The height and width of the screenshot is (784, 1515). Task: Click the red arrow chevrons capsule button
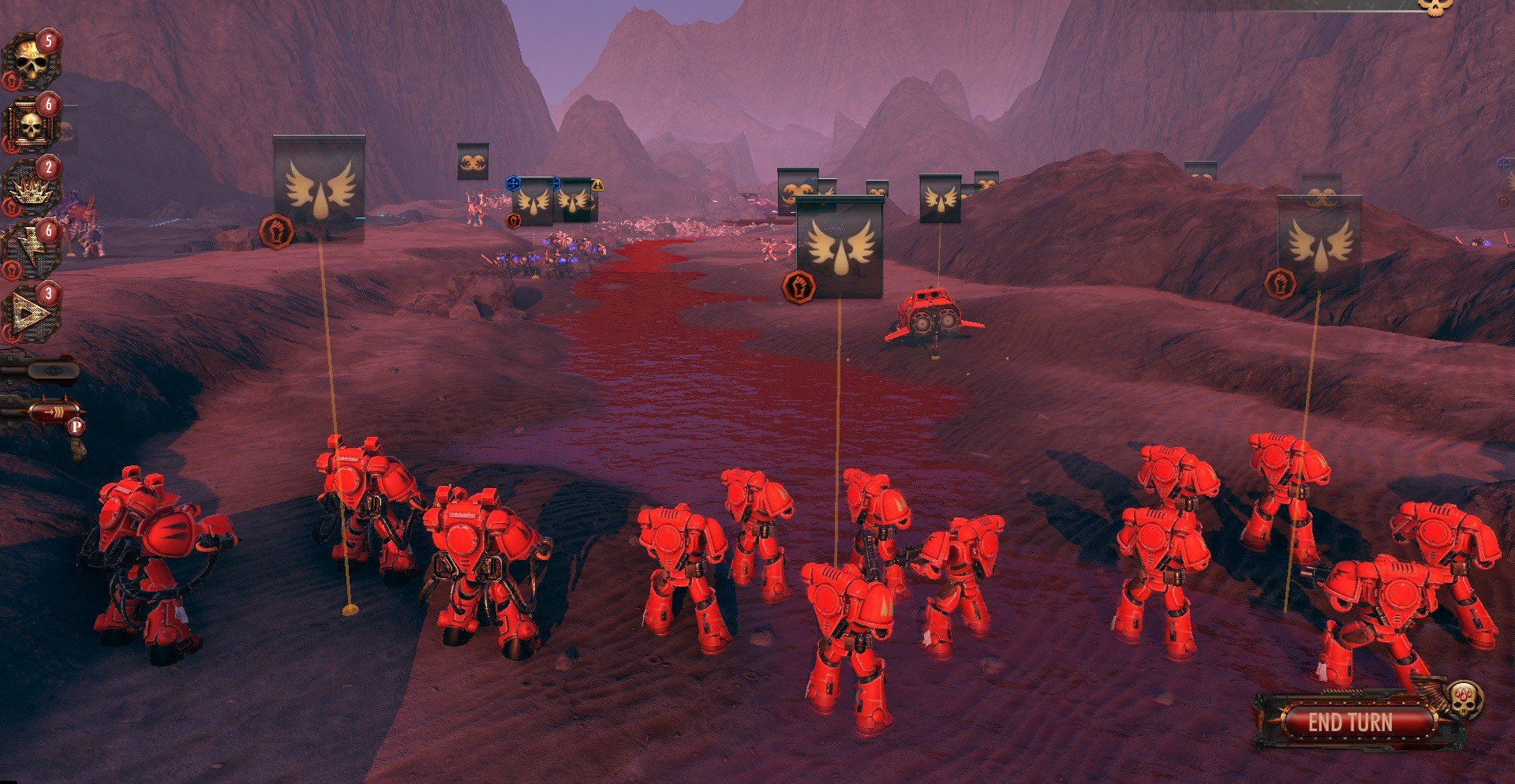point(54,412)
